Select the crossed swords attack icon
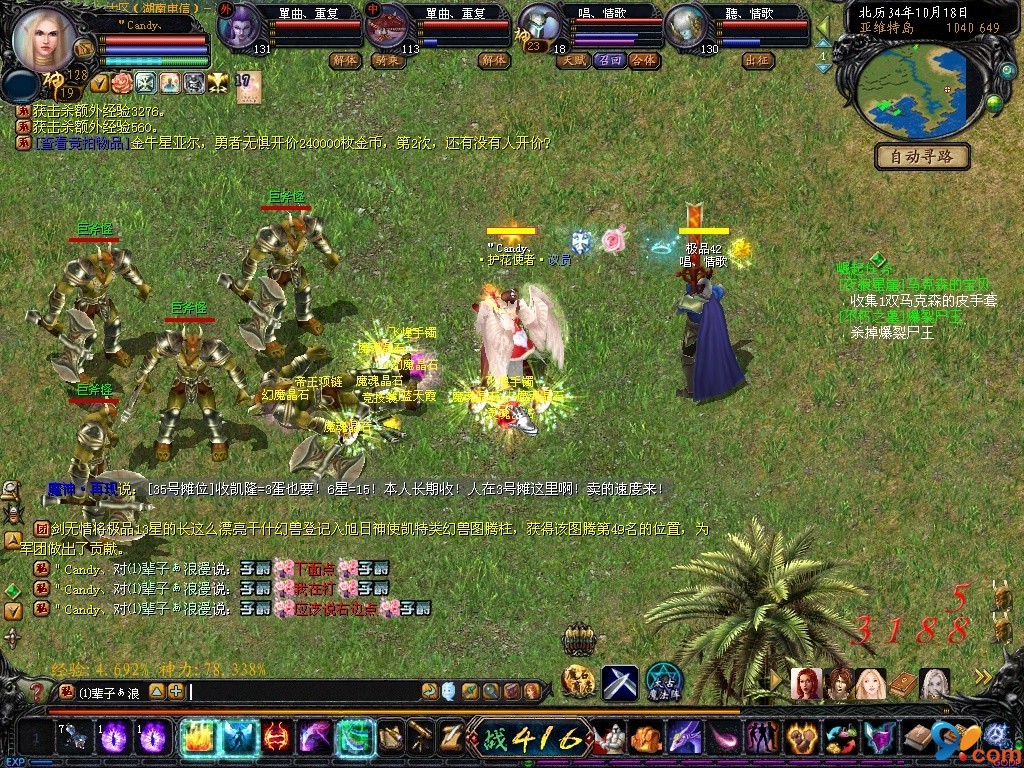Viewport: 1024px width, 768px height. pos(619,683)
